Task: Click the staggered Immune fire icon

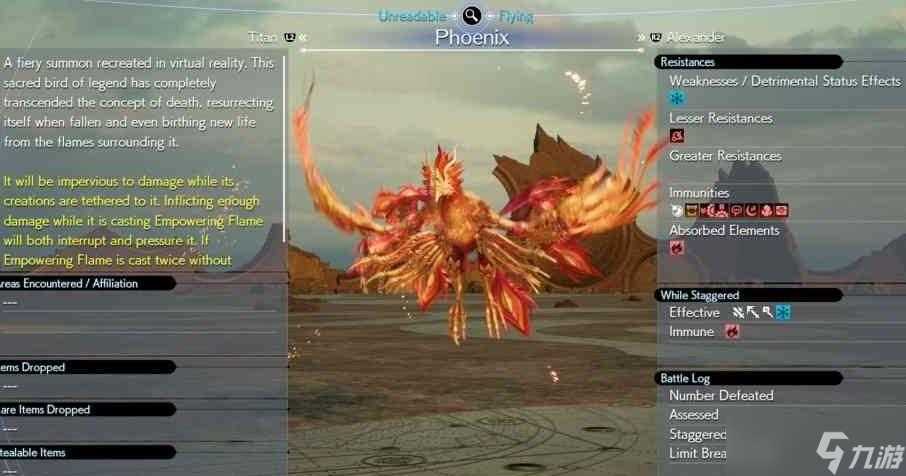Action: coord(732,331)
